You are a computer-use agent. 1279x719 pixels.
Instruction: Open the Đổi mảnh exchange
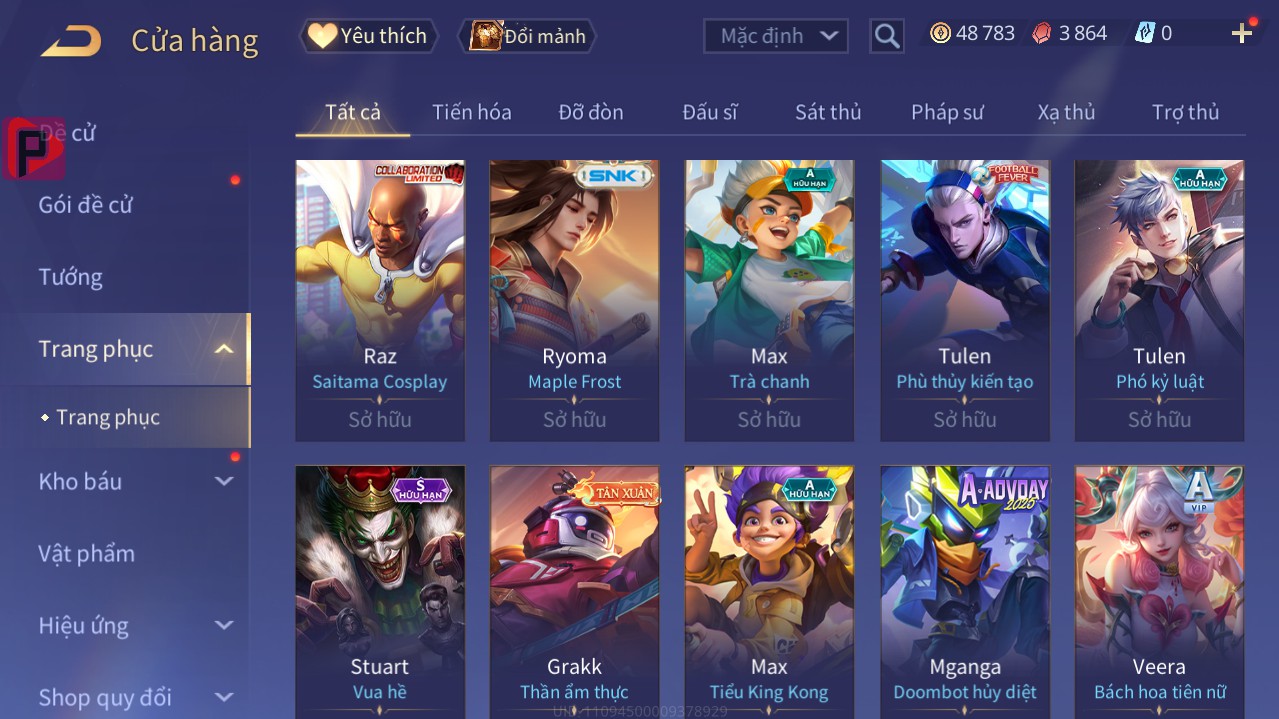click(x=528, y=36)
